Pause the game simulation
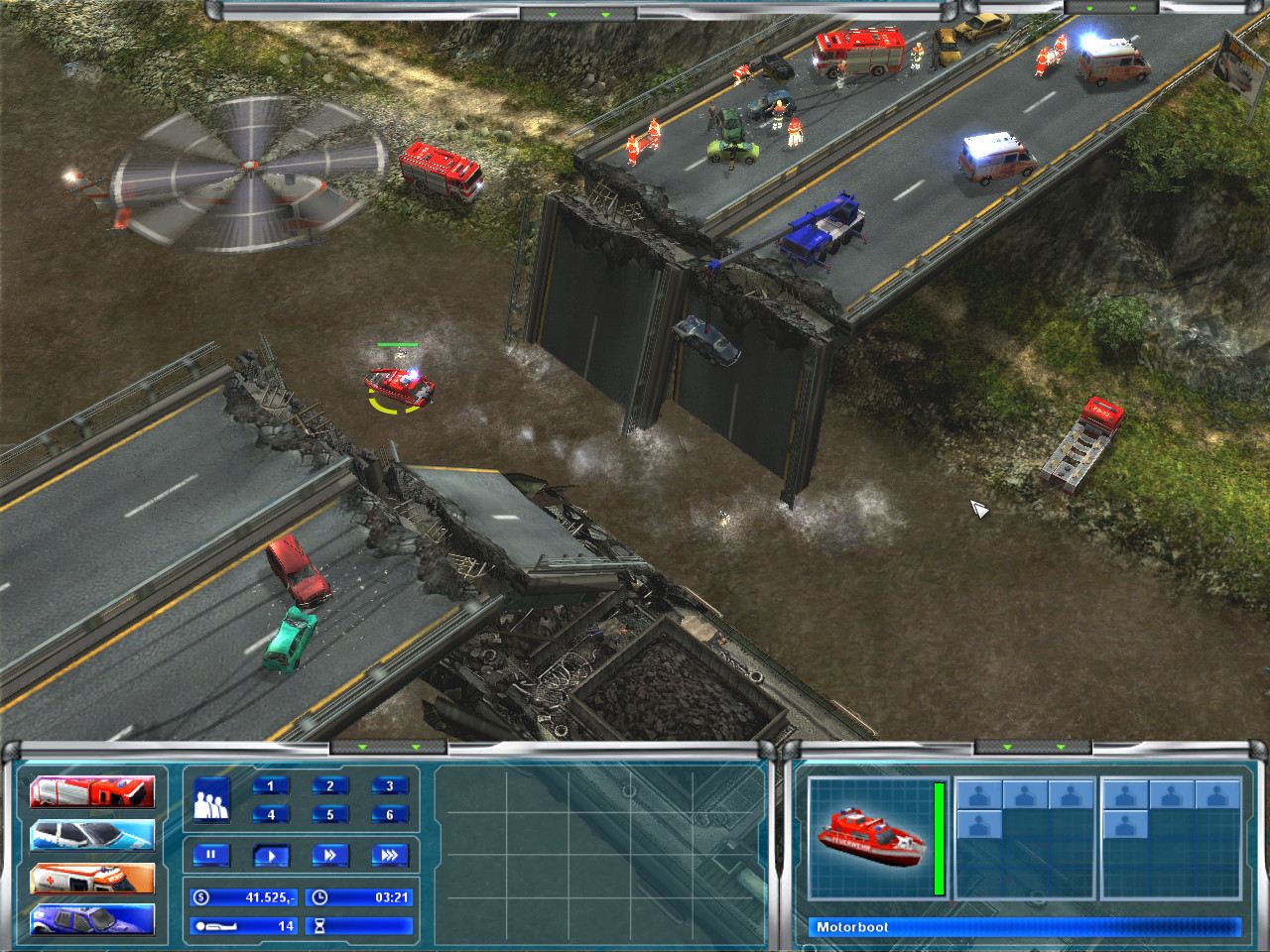 pos(212,856)
